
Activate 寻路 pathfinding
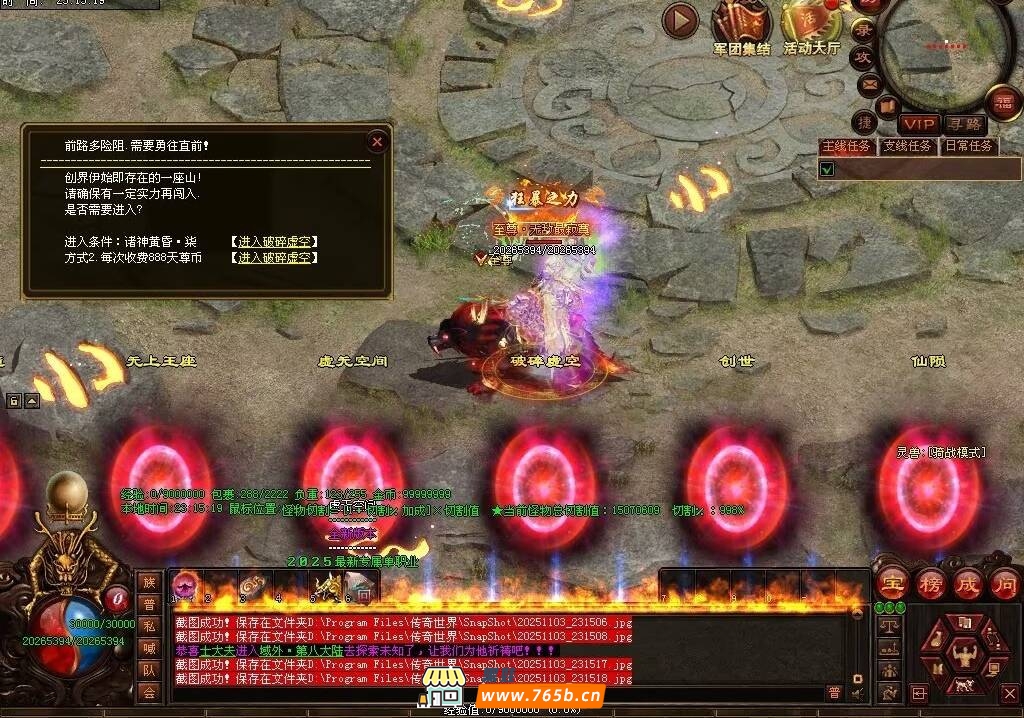pos(965,124)
